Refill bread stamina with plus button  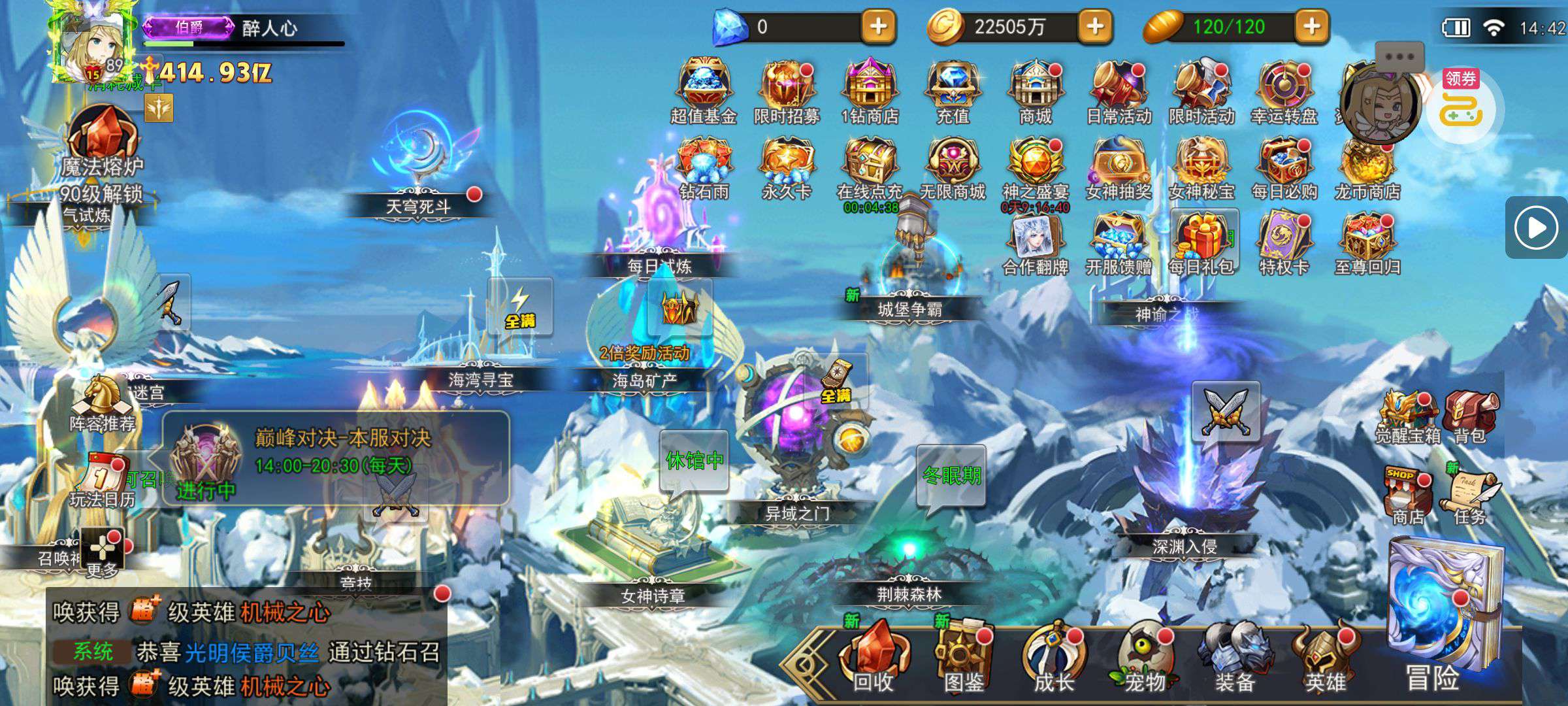(x=1311, y=27)
